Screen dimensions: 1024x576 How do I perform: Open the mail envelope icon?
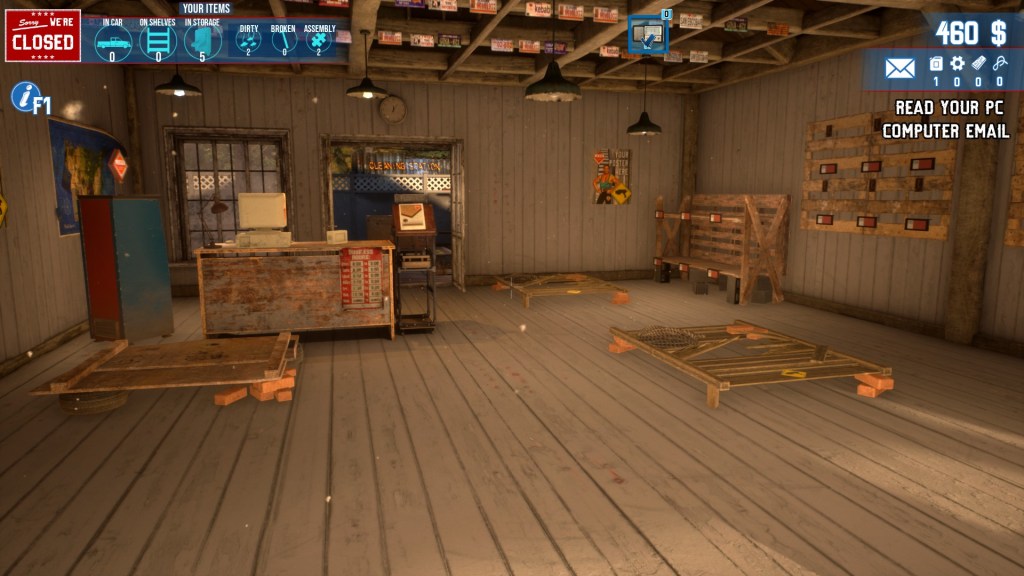(x=900, y=68)
